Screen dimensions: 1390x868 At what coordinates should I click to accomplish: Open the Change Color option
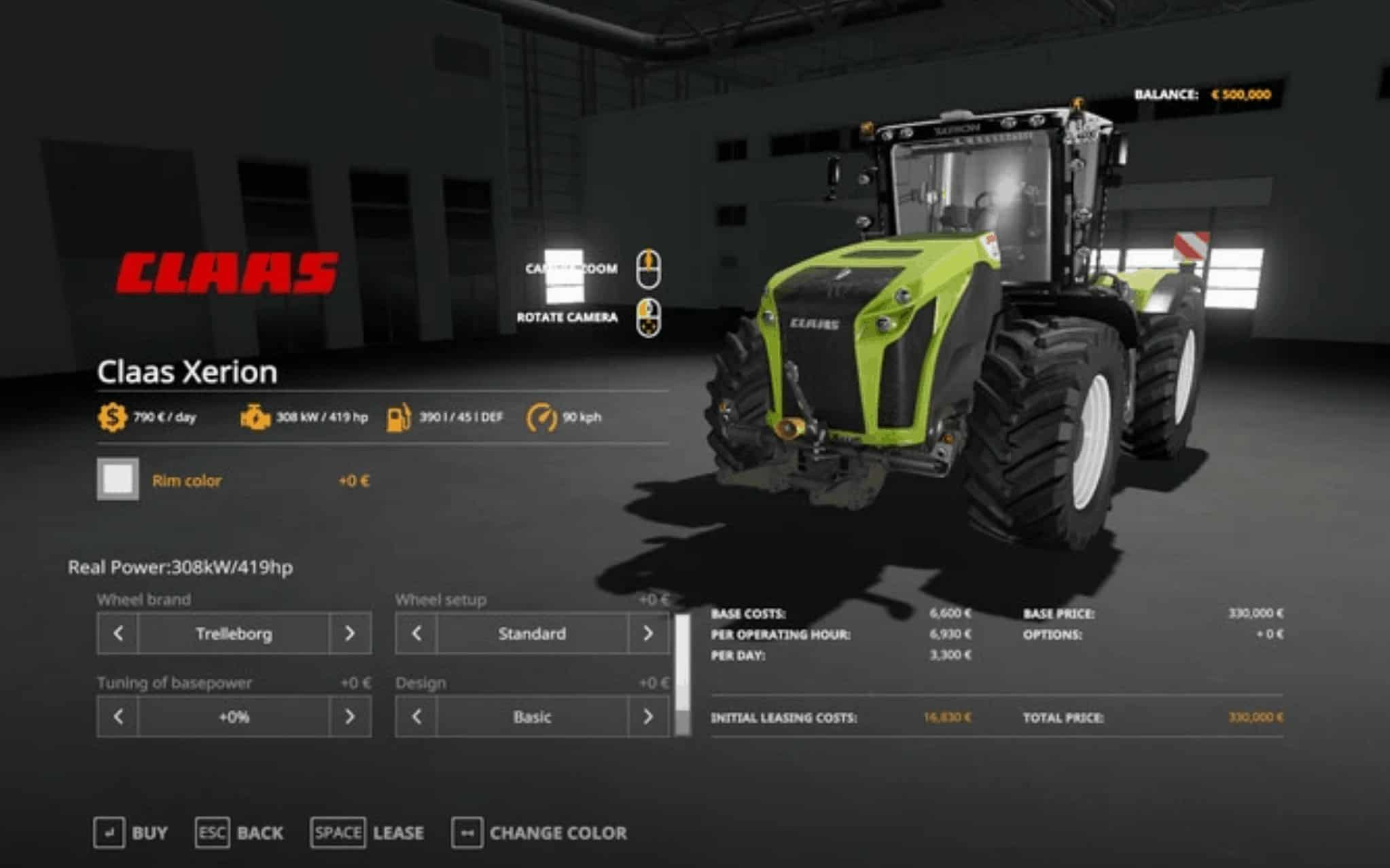pyautogui.click(x=539, y=833)
